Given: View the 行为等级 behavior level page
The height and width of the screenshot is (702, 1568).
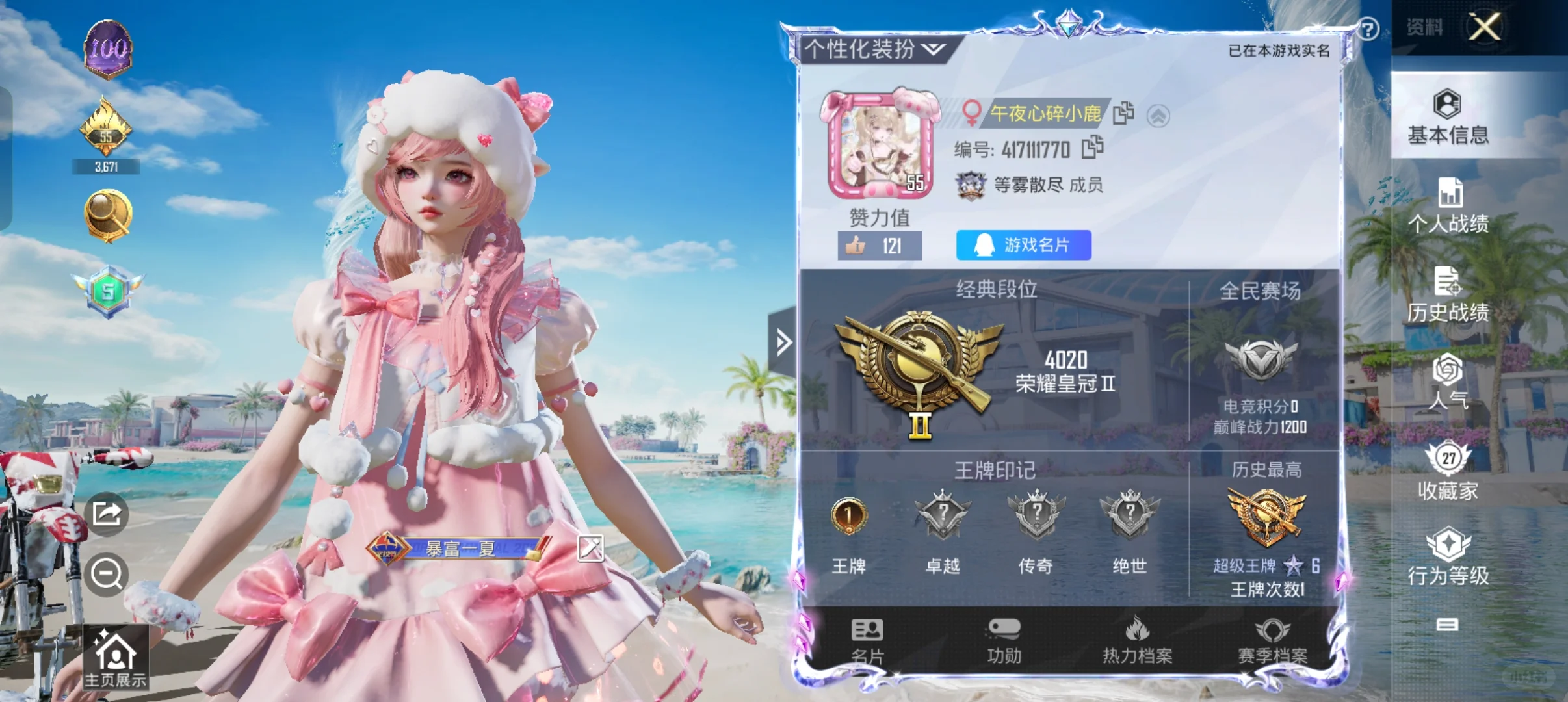Looking at the screenshot, I should coord(1448,559).
